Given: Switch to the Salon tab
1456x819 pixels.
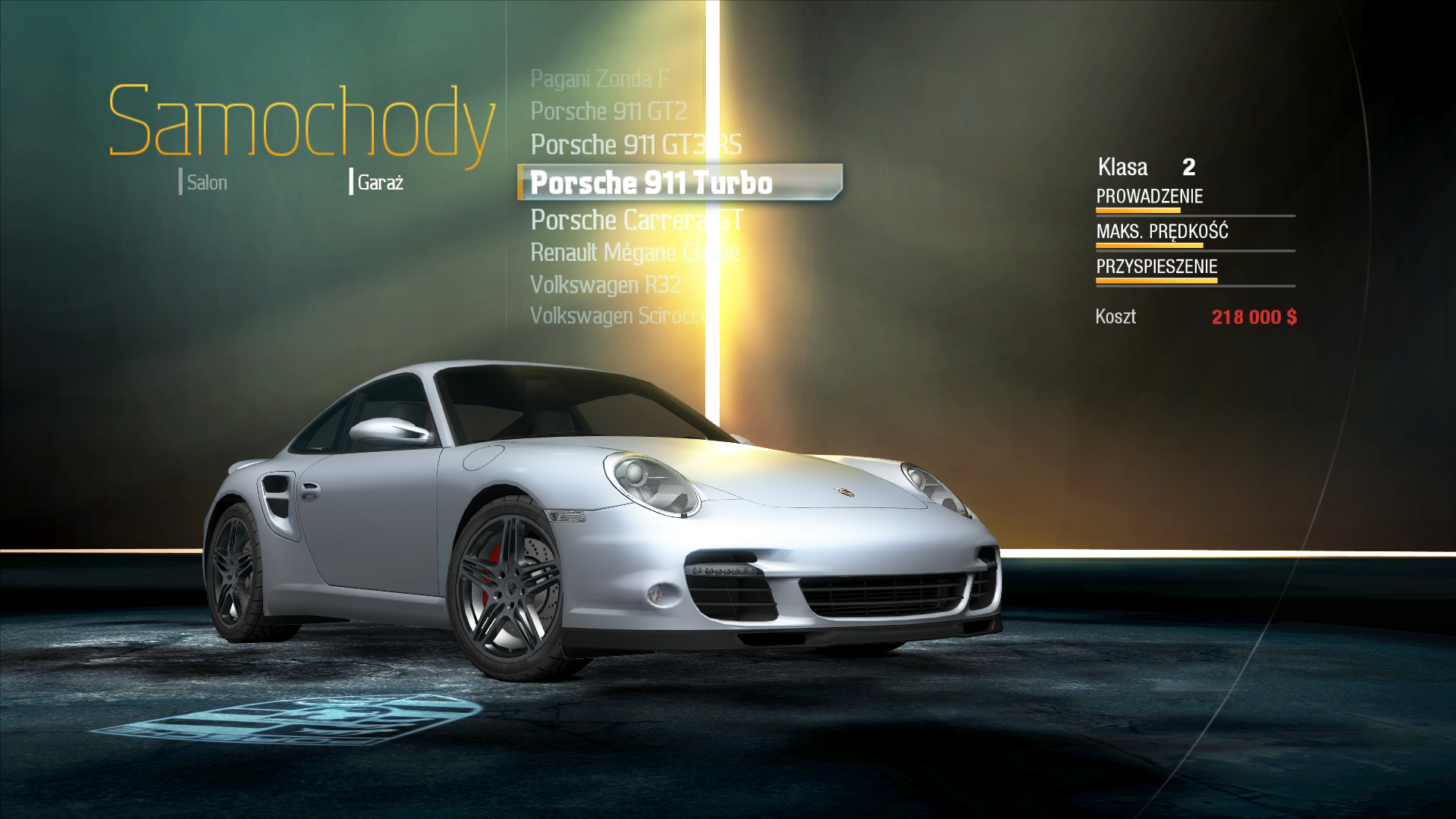Looking at the screenshot, I should 206,183.
